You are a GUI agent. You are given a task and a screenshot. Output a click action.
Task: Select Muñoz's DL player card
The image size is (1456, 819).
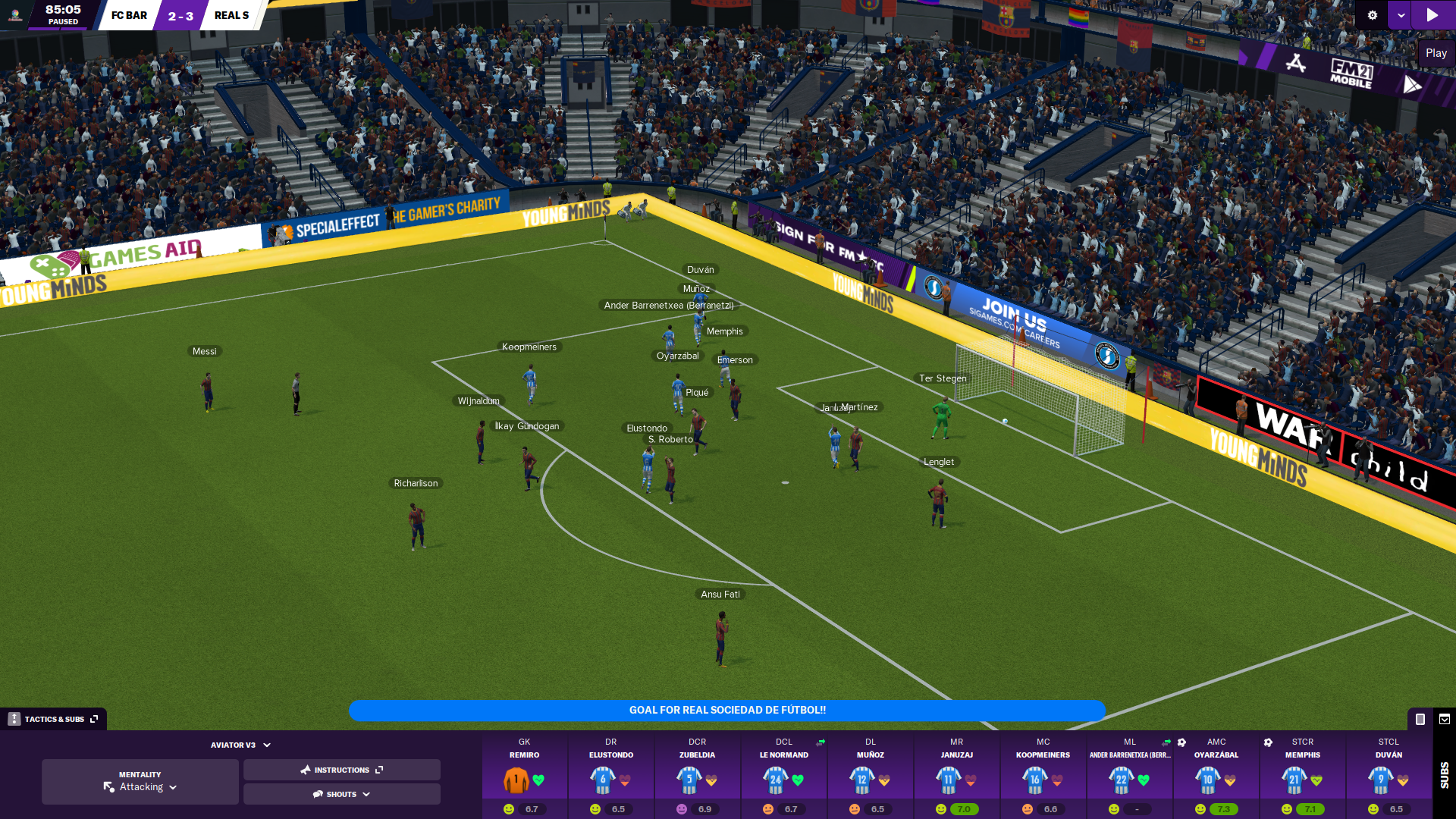point(870,776)
